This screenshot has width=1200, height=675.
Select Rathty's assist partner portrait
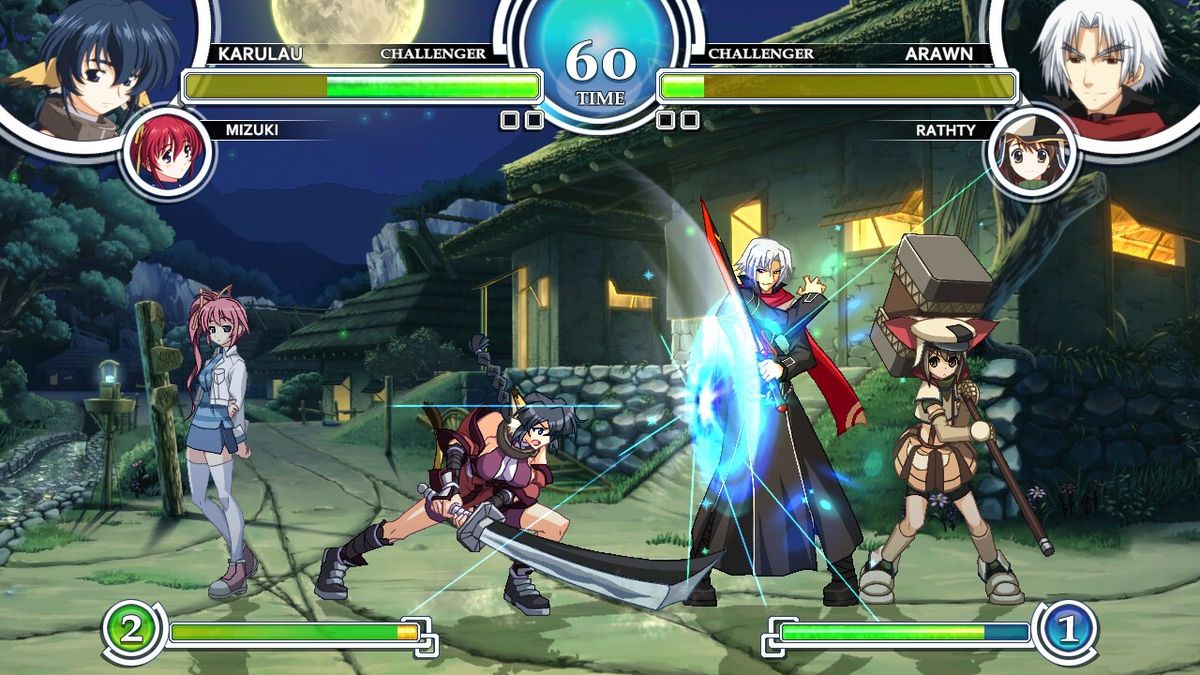point(1031,153)
